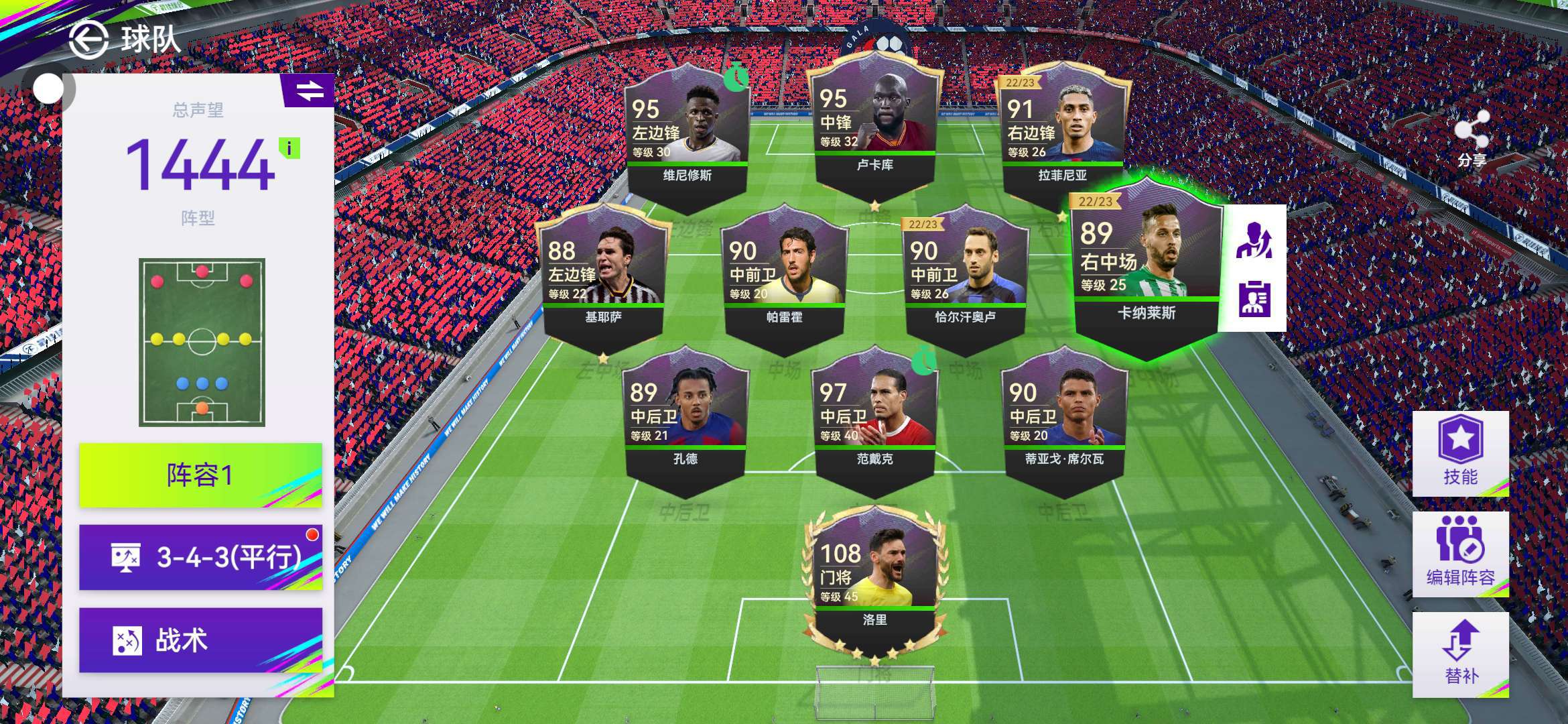Tap the swap arrows icon on the panel
The width and height of the screenshot is (1568, 724).
[309, 90]
